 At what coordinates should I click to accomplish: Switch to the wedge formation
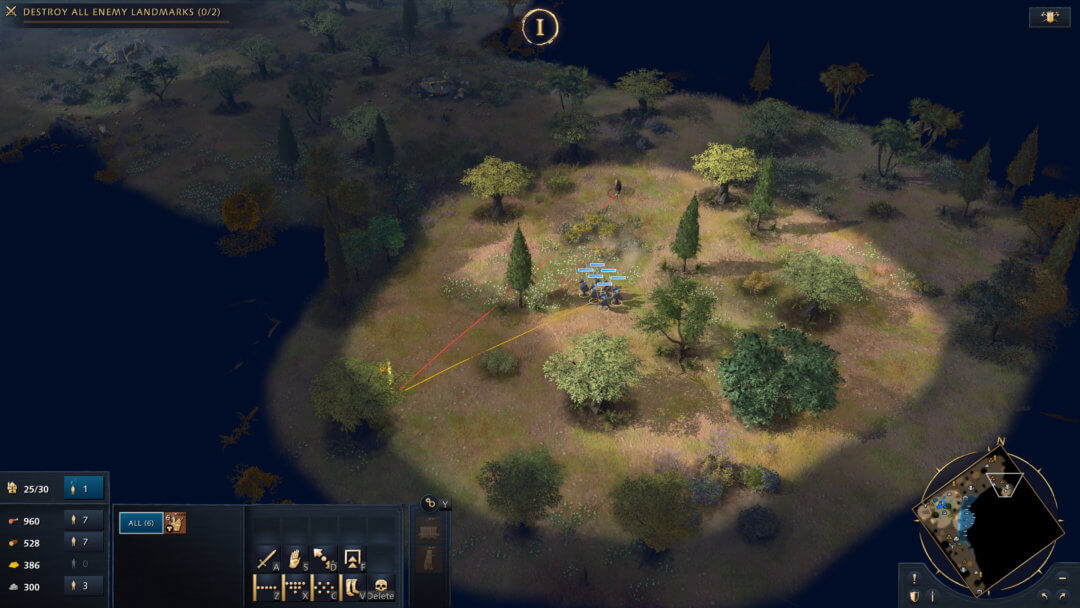pyautogui.click(x=295, y=587)
